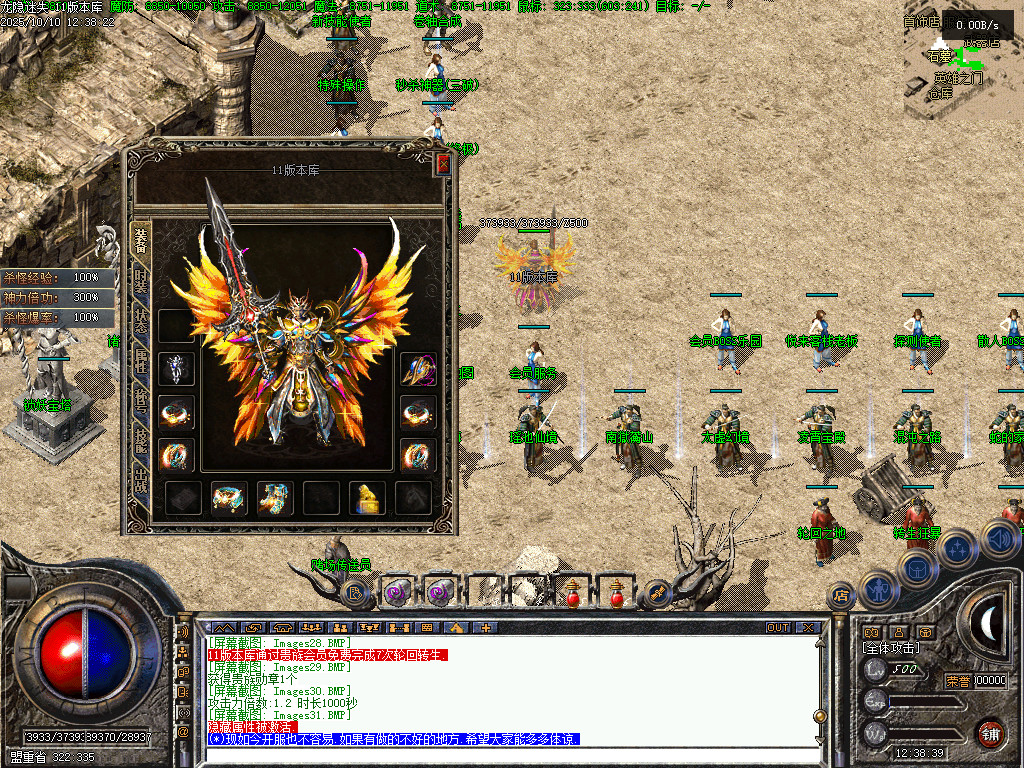
Task: Toggle the 全体攻击 attack mode label
Action: (x=893, y=648)
